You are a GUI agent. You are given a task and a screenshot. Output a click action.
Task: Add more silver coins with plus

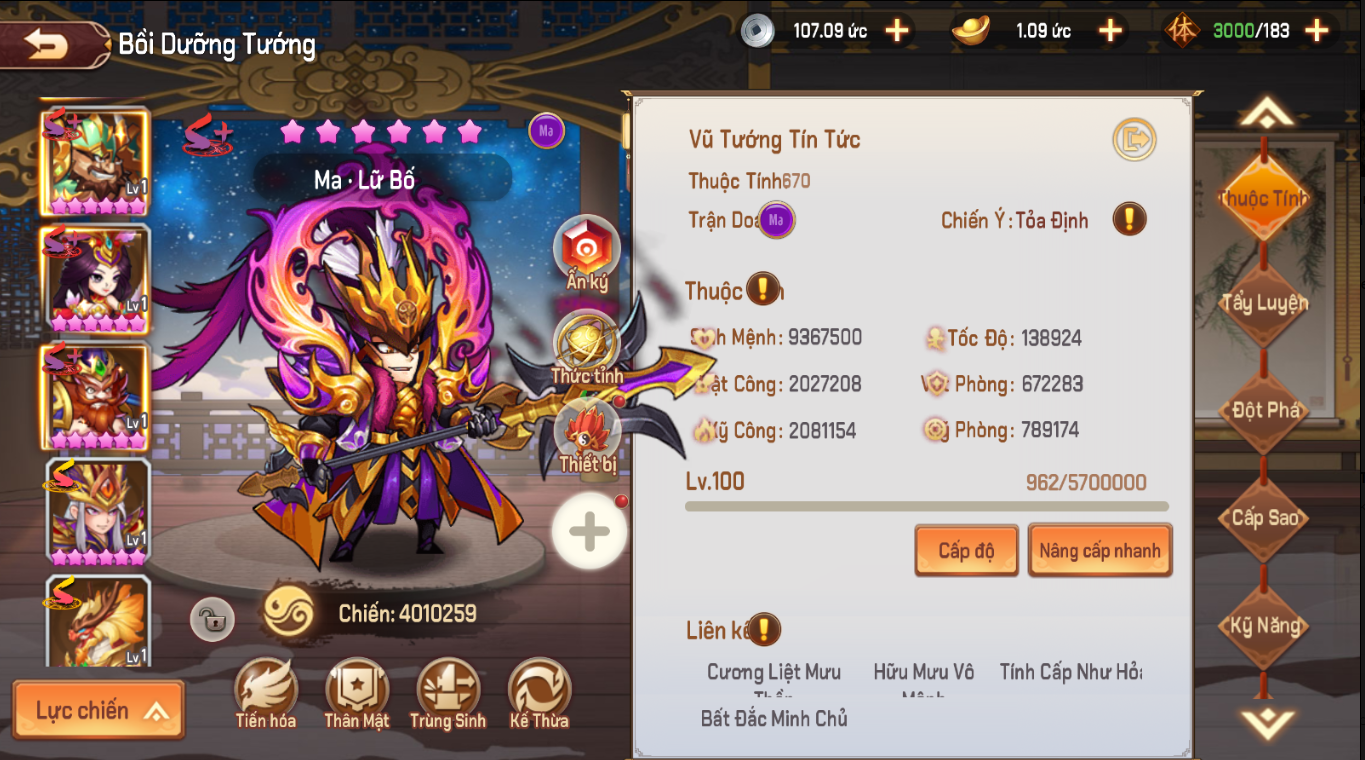(897, 31)
